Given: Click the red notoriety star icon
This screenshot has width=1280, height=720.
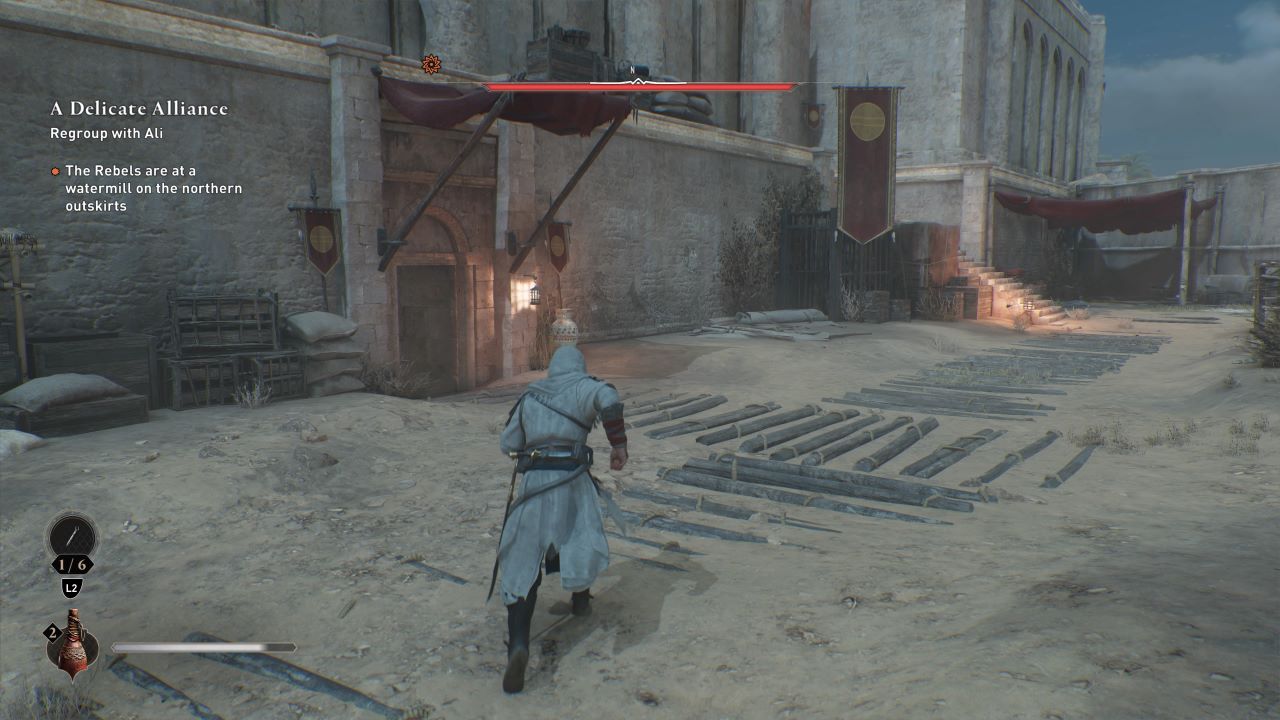Looking at the screenshot, I should point(430,64).
